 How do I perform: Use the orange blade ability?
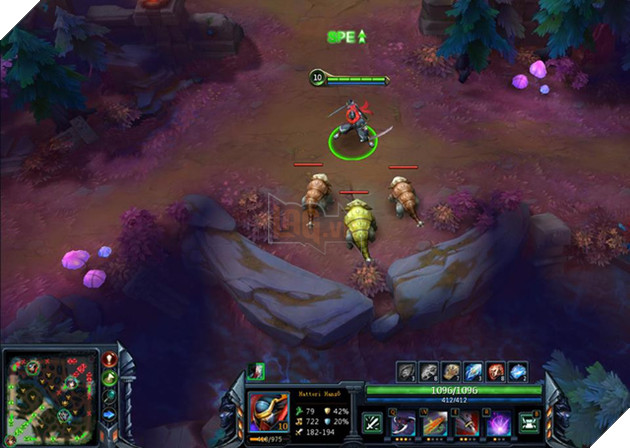[436, 423]
